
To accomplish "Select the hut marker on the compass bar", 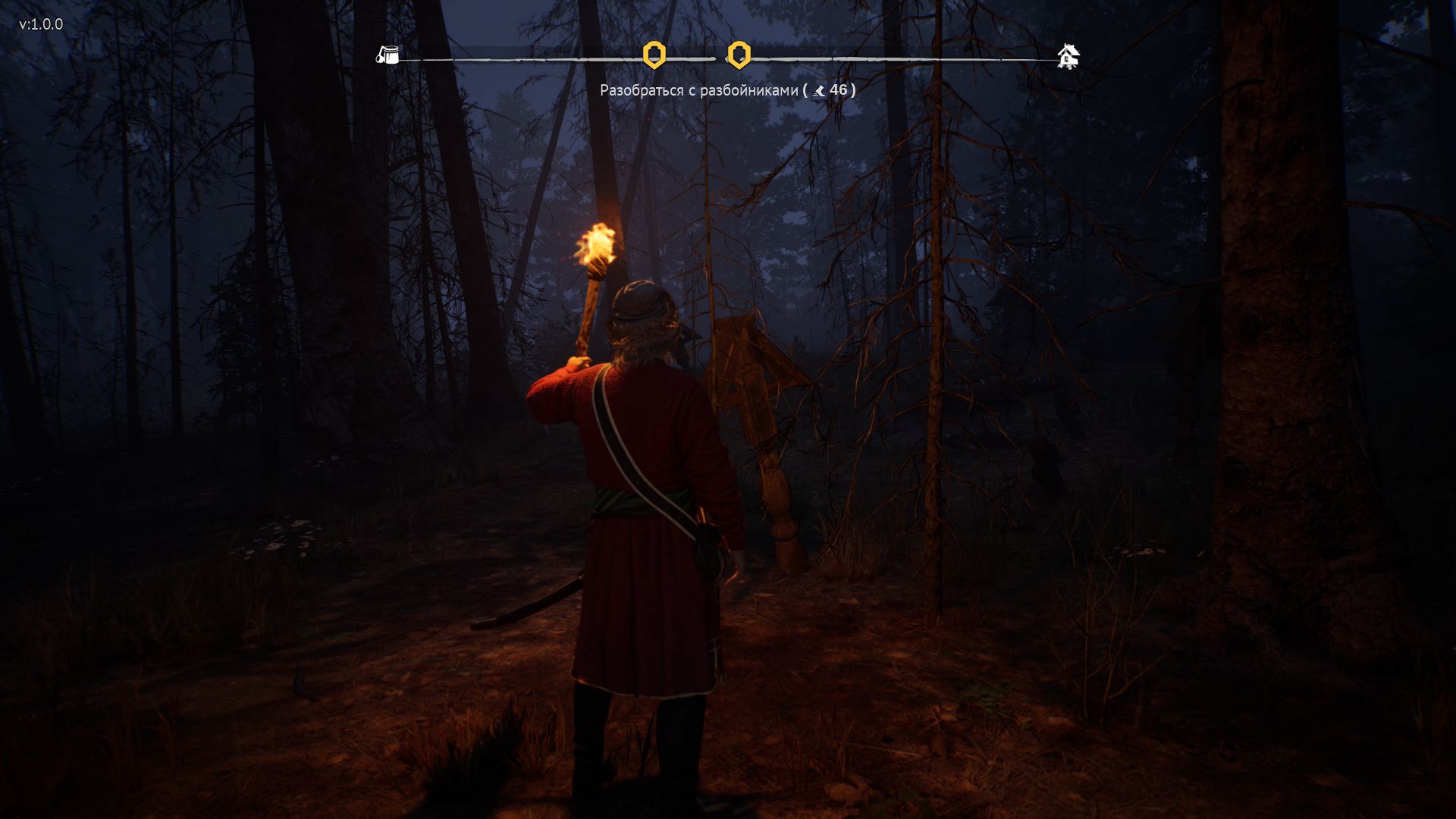I will [1068, 56].
